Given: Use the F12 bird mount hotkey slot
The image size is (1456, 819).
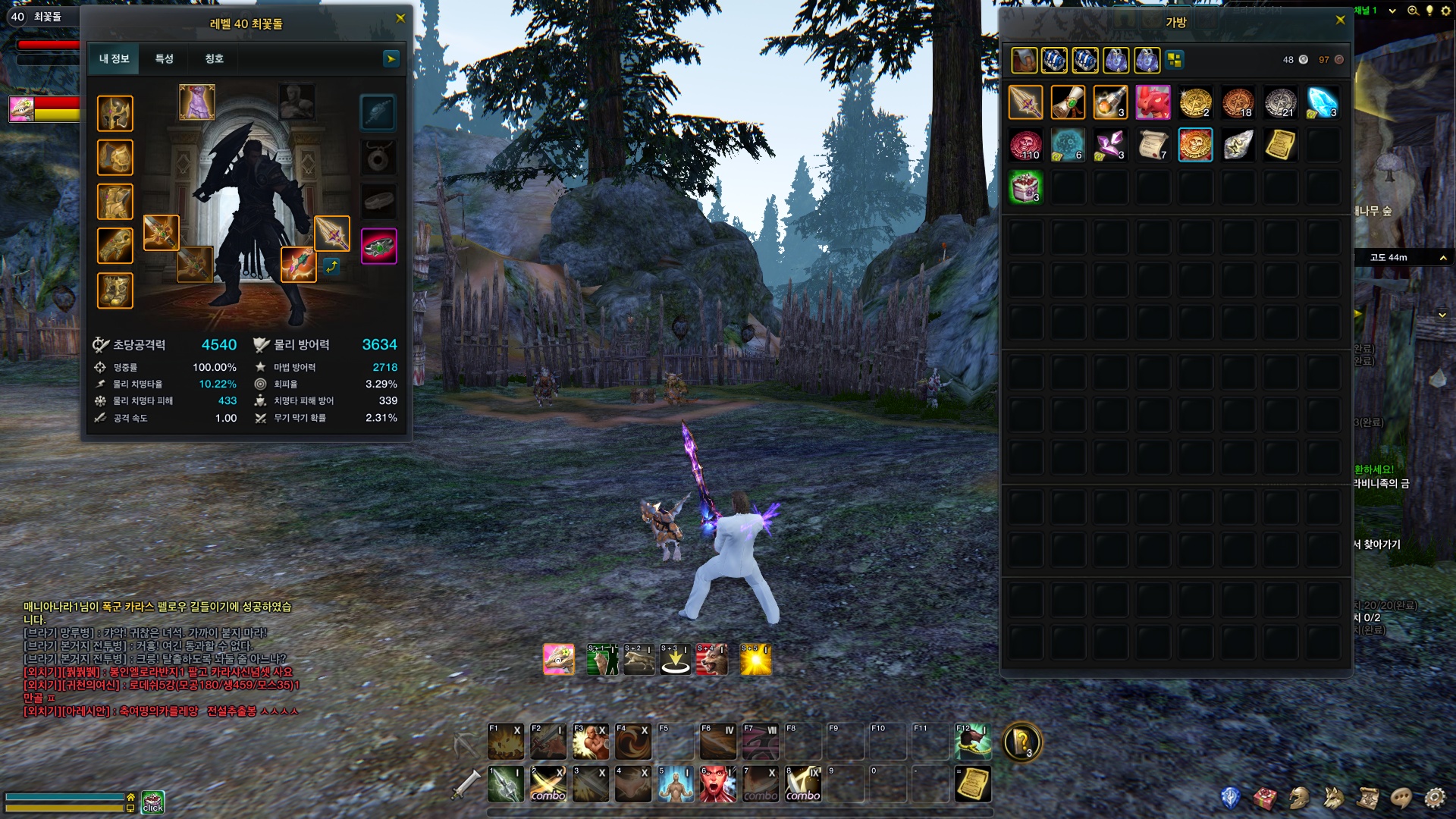Looking at the screenshot, I should pos(973,742).
